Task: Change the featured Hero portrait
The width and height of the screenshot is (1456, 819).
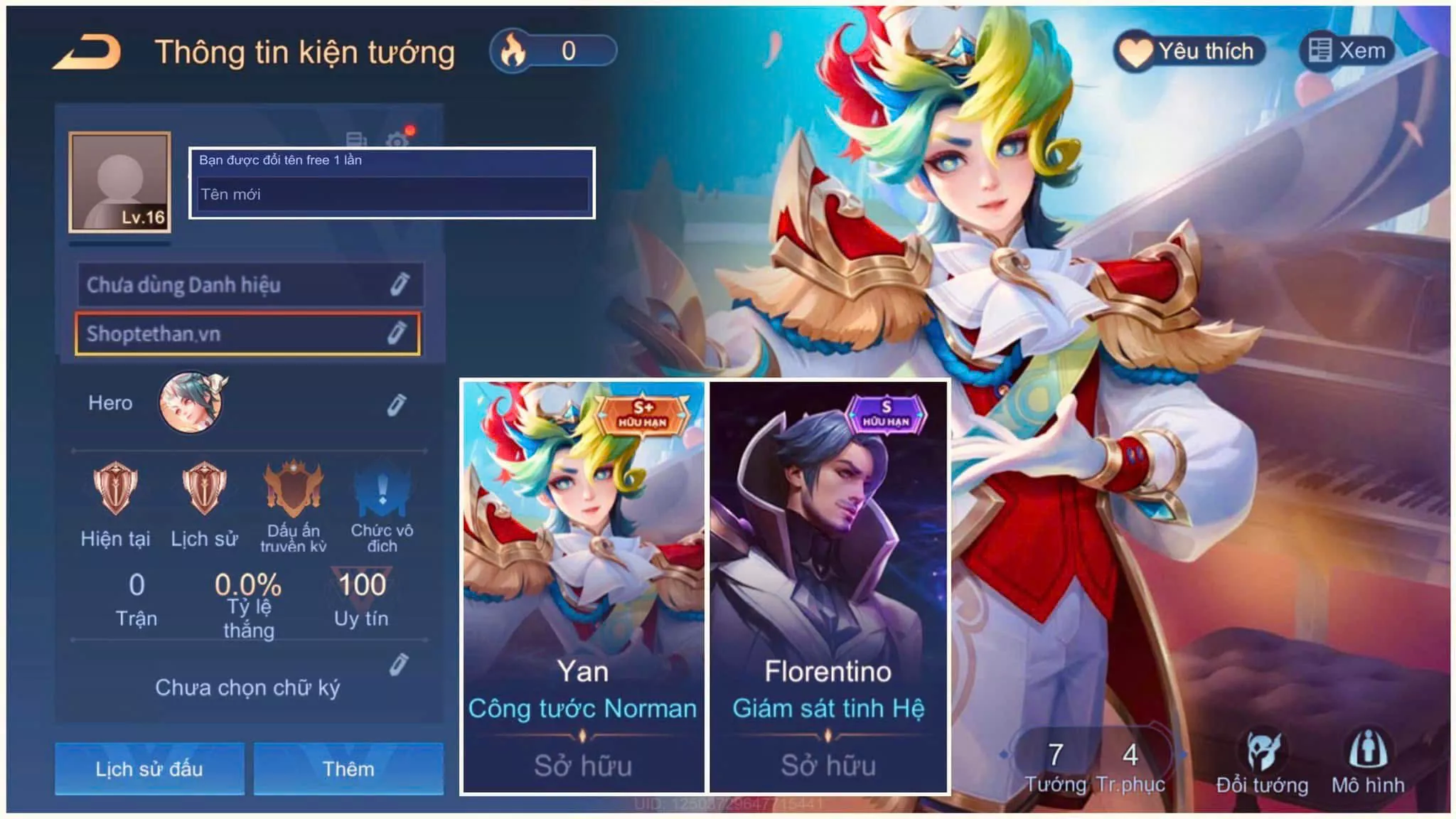Action: [x=191, y=402]
